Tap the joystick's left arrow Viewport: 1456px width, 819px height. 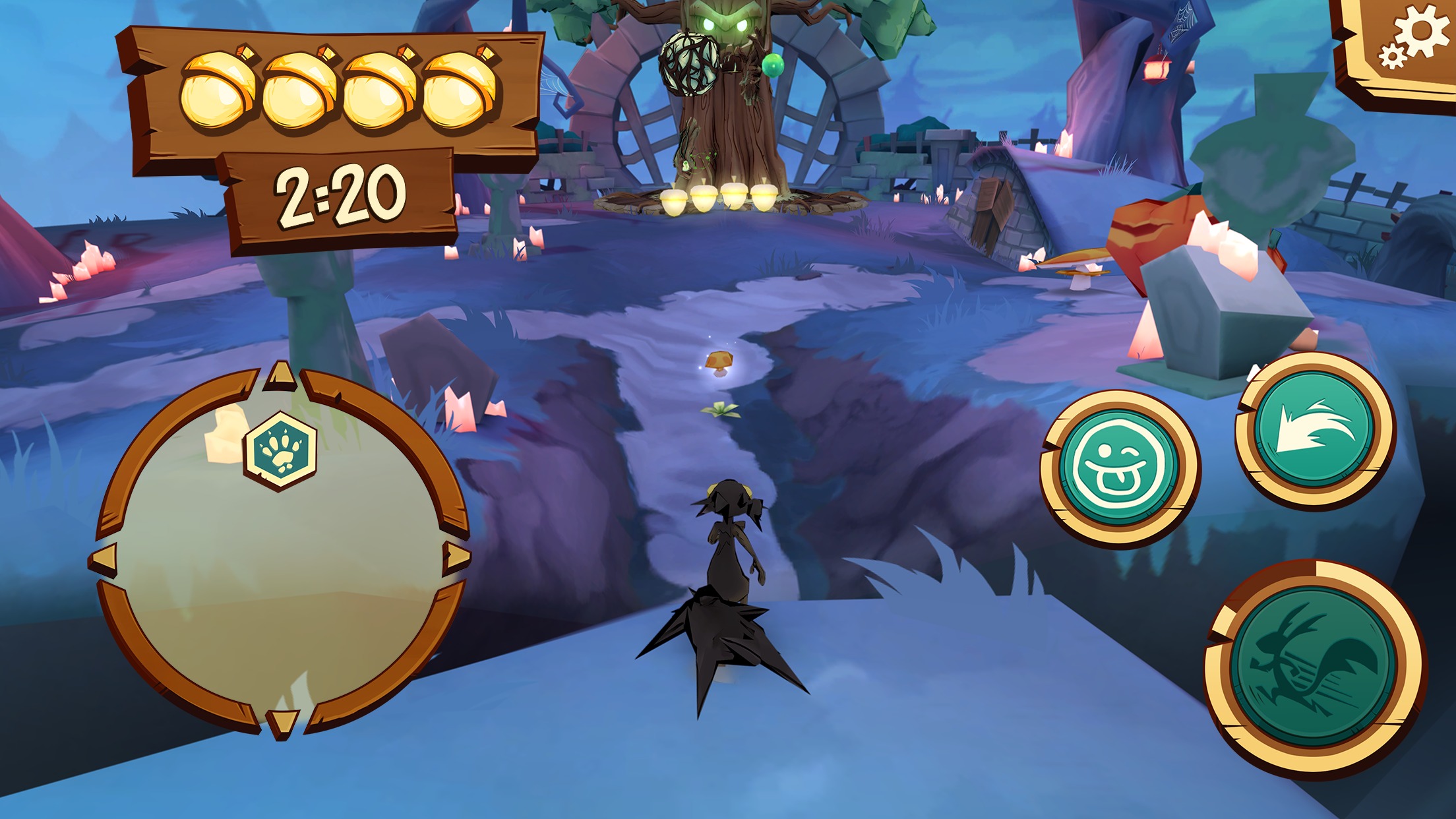pyautogui.click(x=104, y=559)
